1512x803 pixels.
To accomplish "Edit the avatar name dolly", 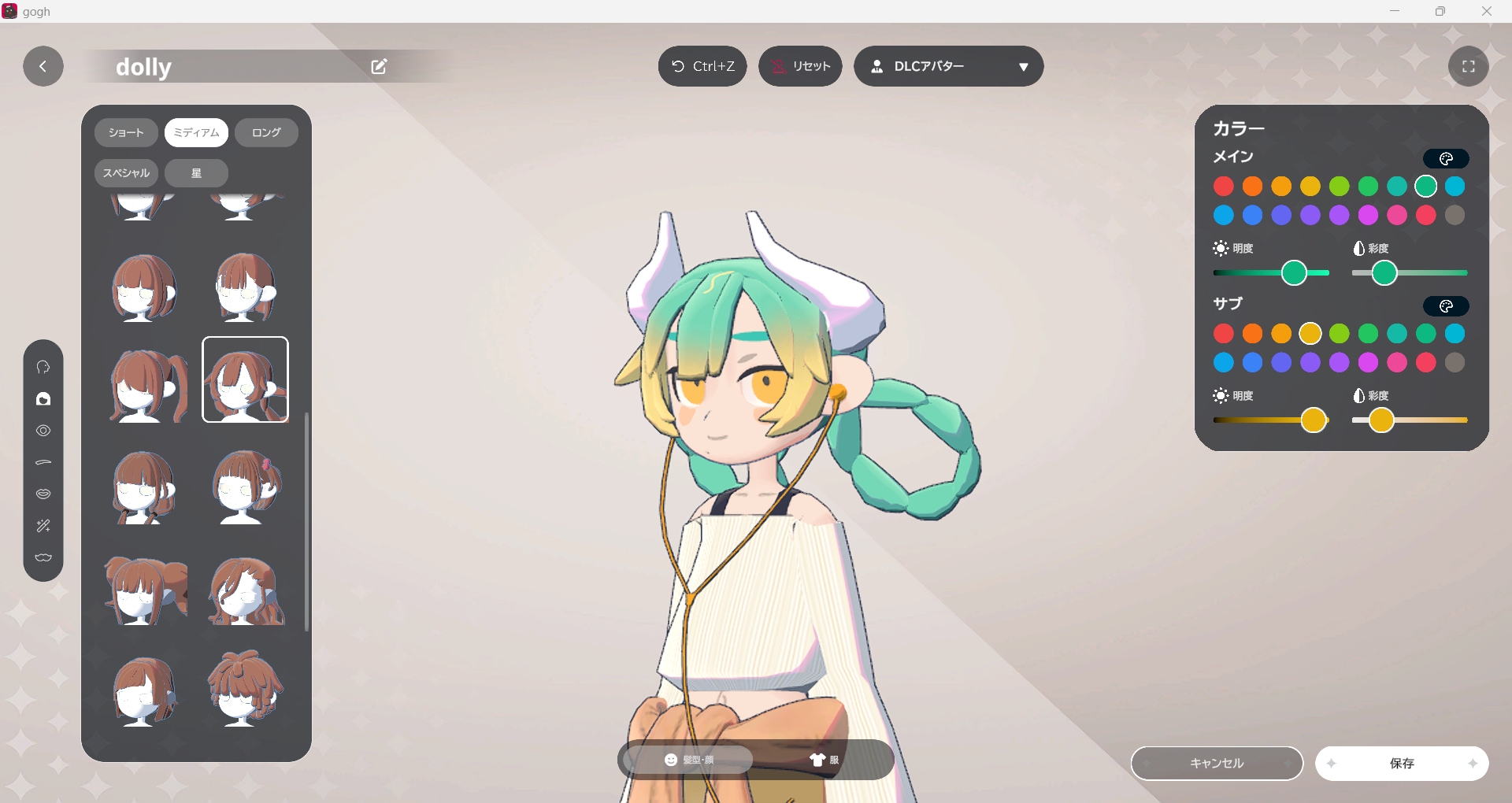I will [x=379, y=67].
